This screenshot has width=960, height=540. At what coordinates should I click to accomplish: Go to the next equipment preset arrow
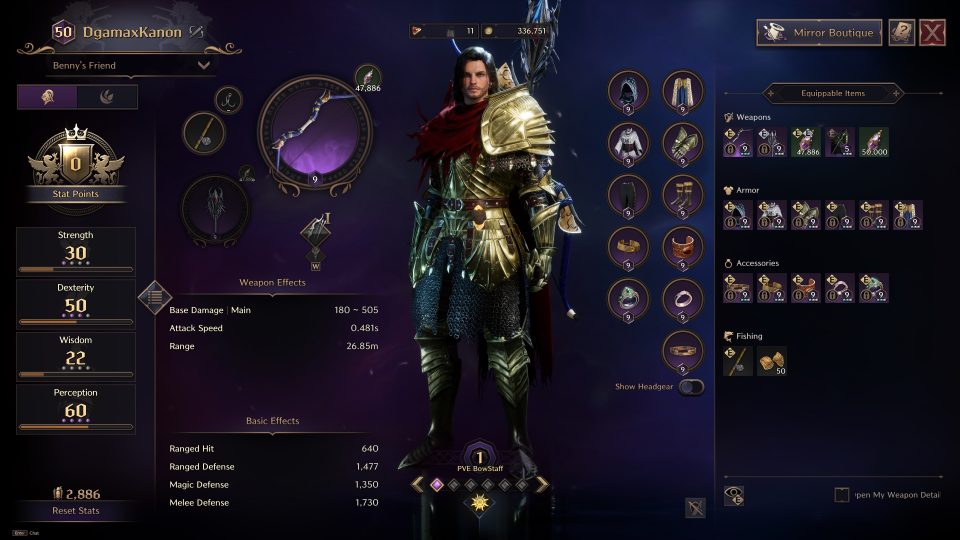542,484
